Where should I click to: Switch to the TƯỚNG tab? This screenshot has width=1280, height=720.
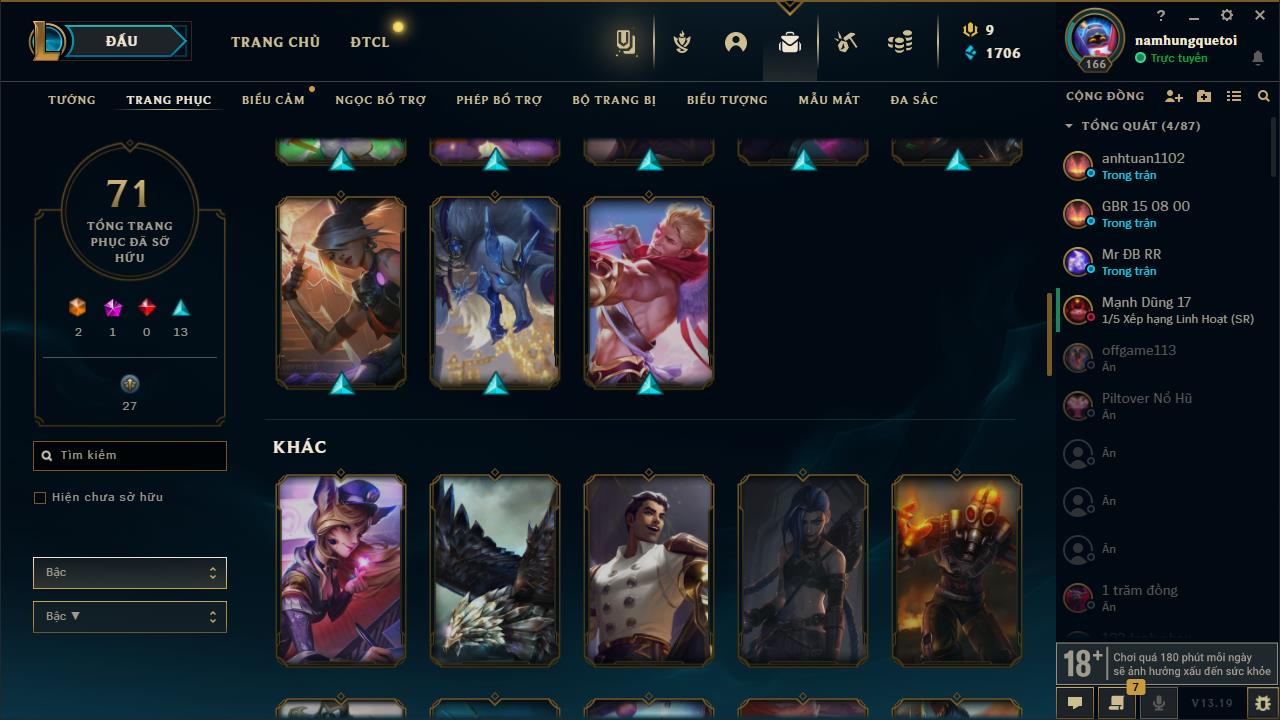tap(71, 100)
